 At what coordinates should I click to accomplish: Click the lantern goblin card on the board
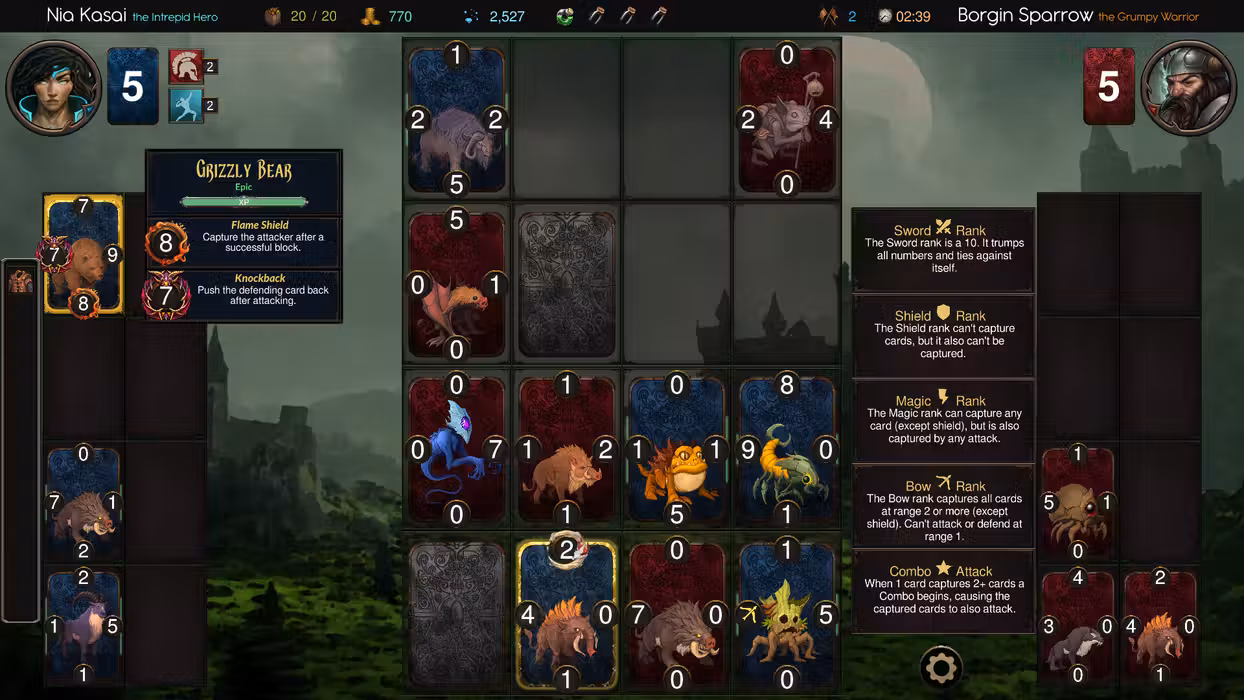(x=787, y=120)
